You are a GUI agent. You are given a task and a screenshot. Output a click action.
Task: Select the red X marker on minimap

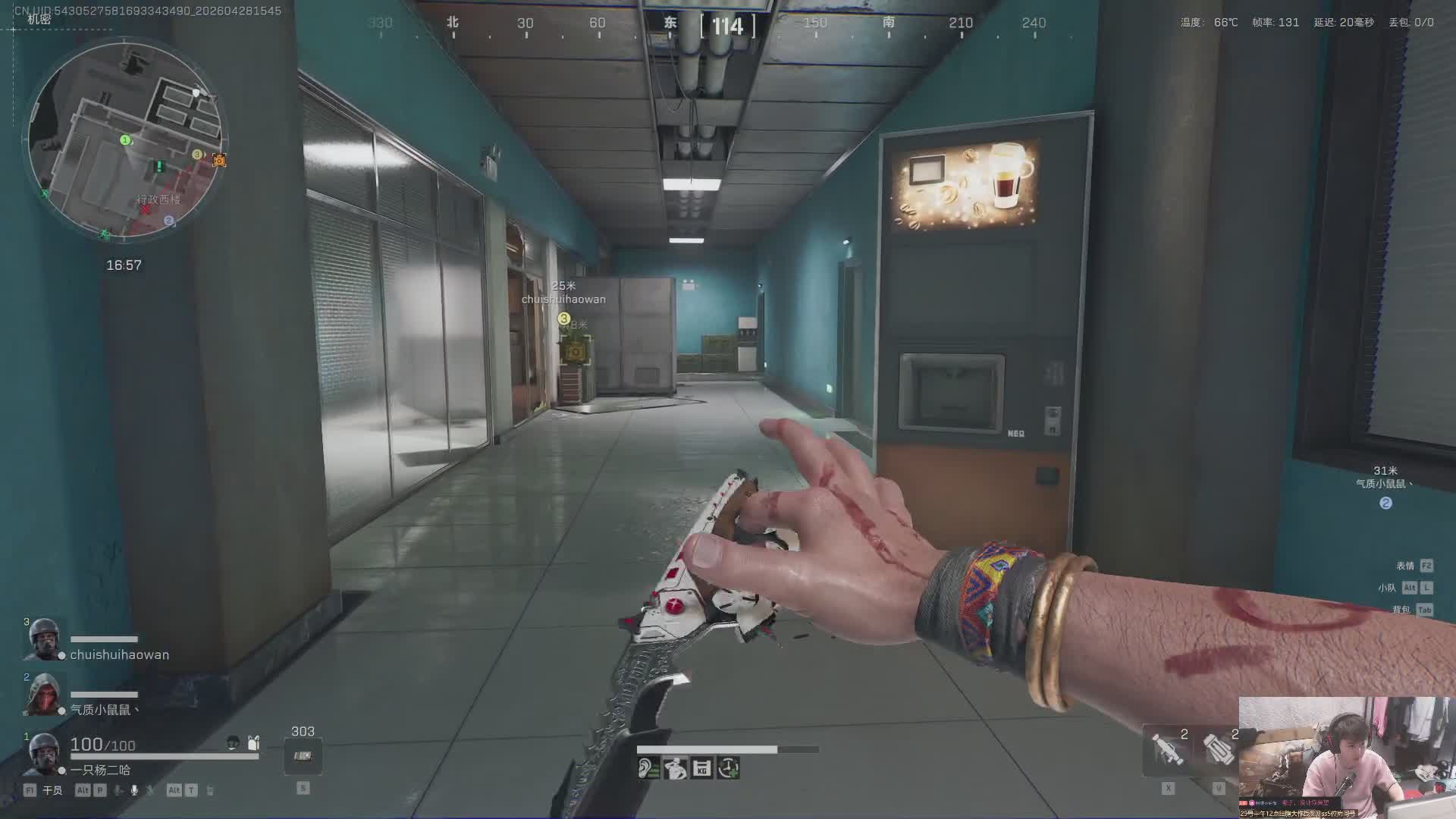point(145,209)
